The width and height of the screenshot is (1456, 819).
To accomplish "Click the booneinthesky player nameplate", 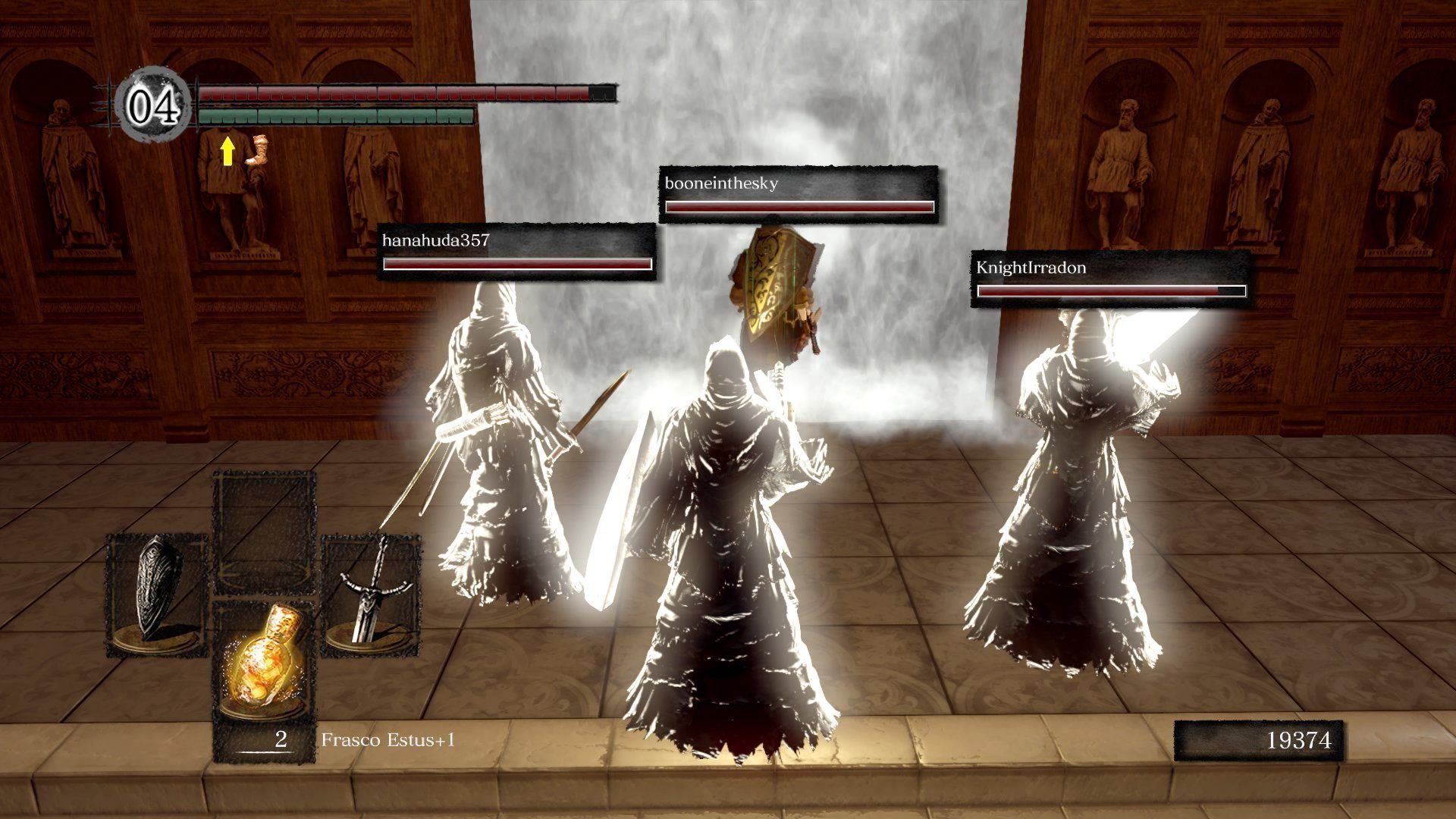I will tap(799, 194).
